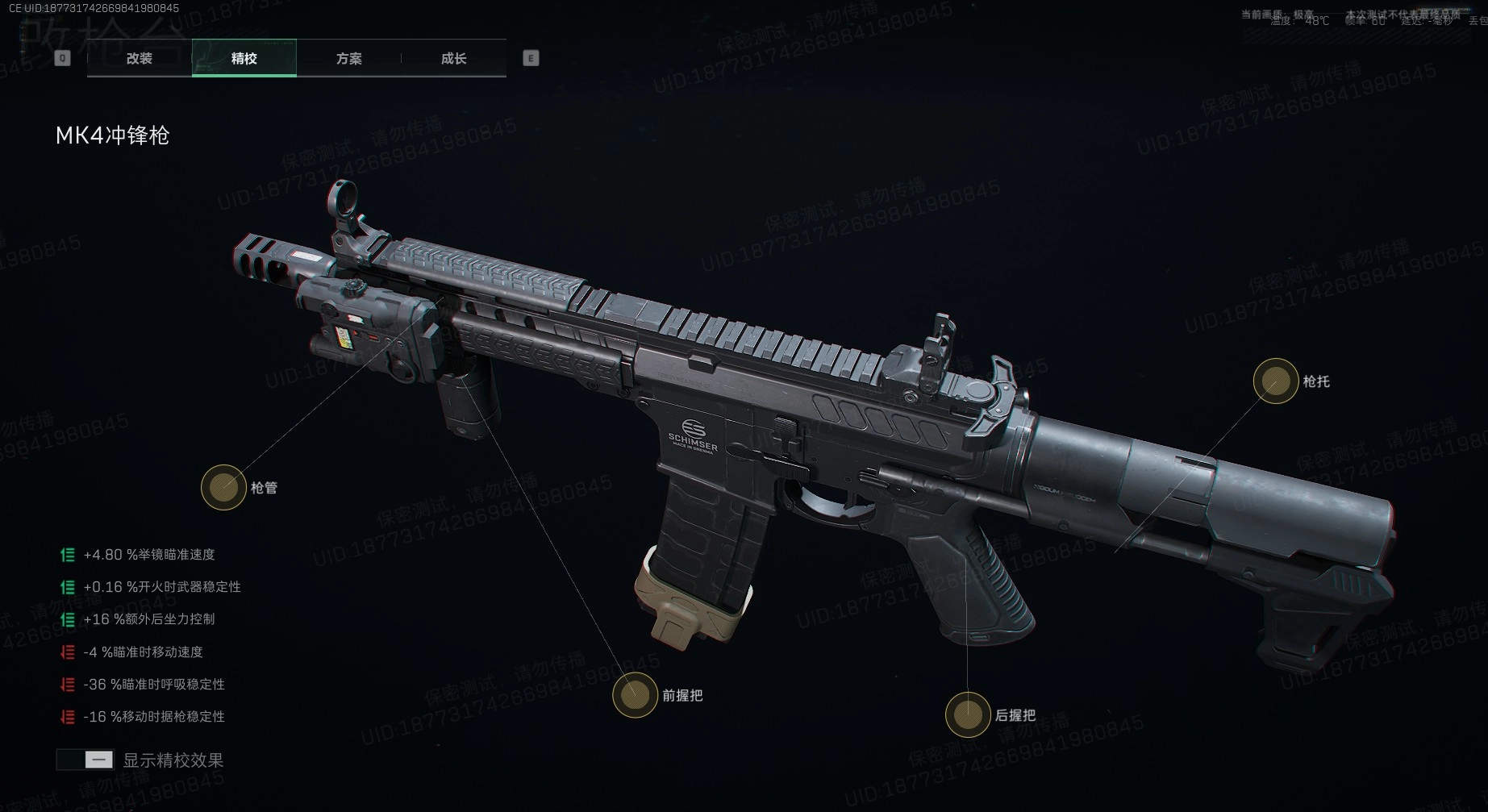This screenshot has width=1488, height=812.
Task: Open the 方案 tab
Action: [348, 58]
